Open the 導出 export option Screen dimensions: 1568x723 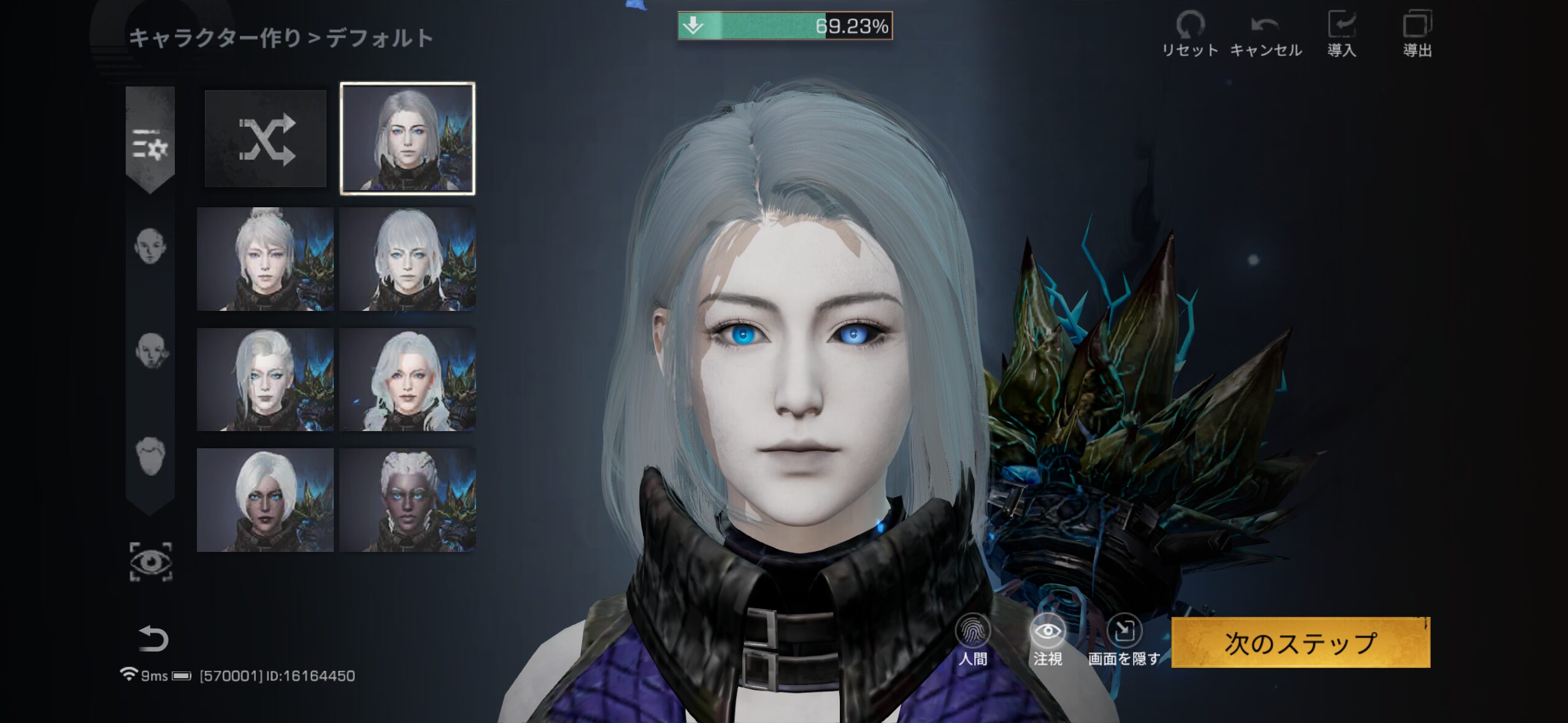click(1417, 34)
